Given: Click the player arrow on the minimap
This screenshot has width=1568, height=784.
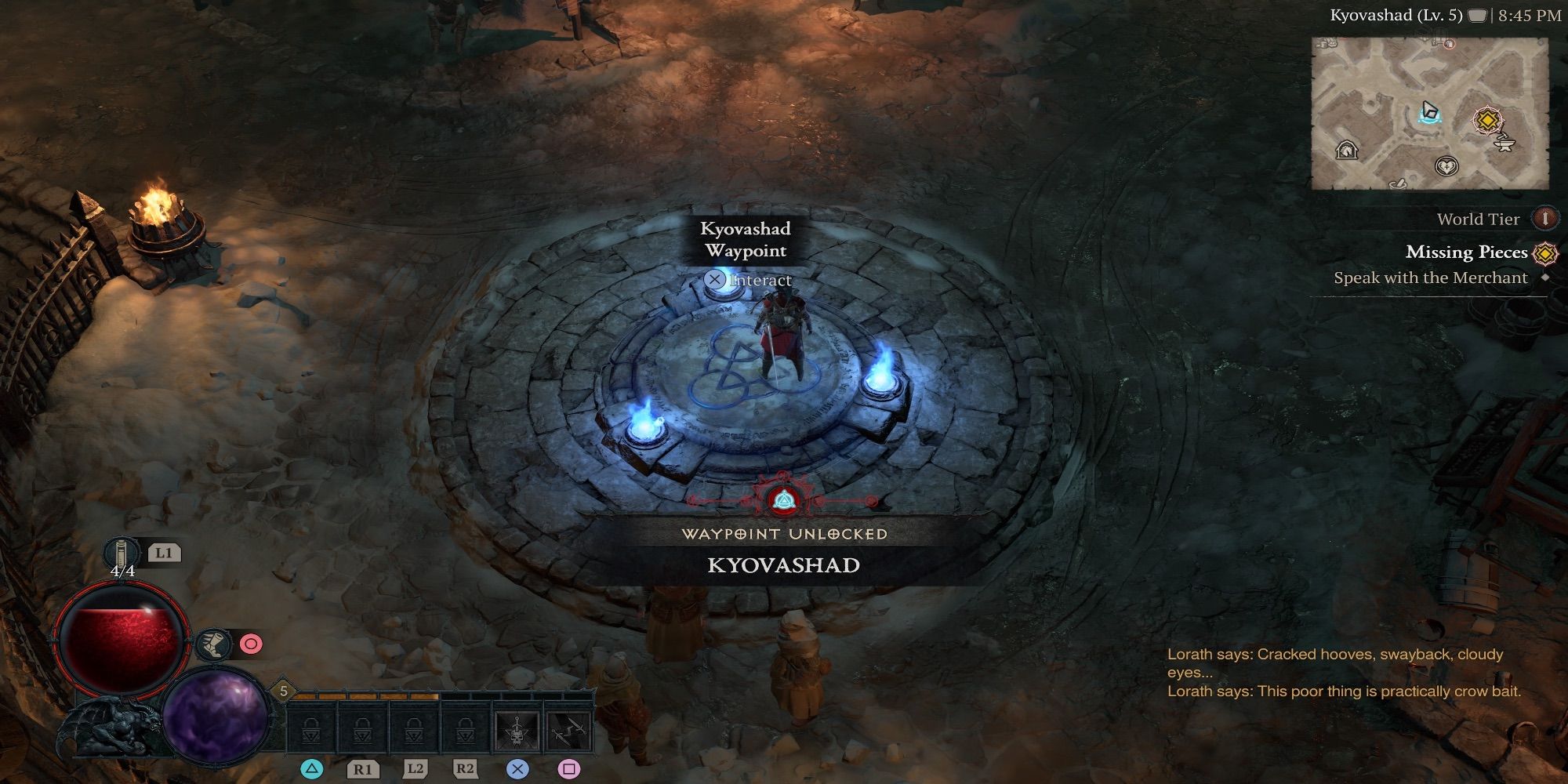Looking at the screenshot, I should tap(1430, 111).
